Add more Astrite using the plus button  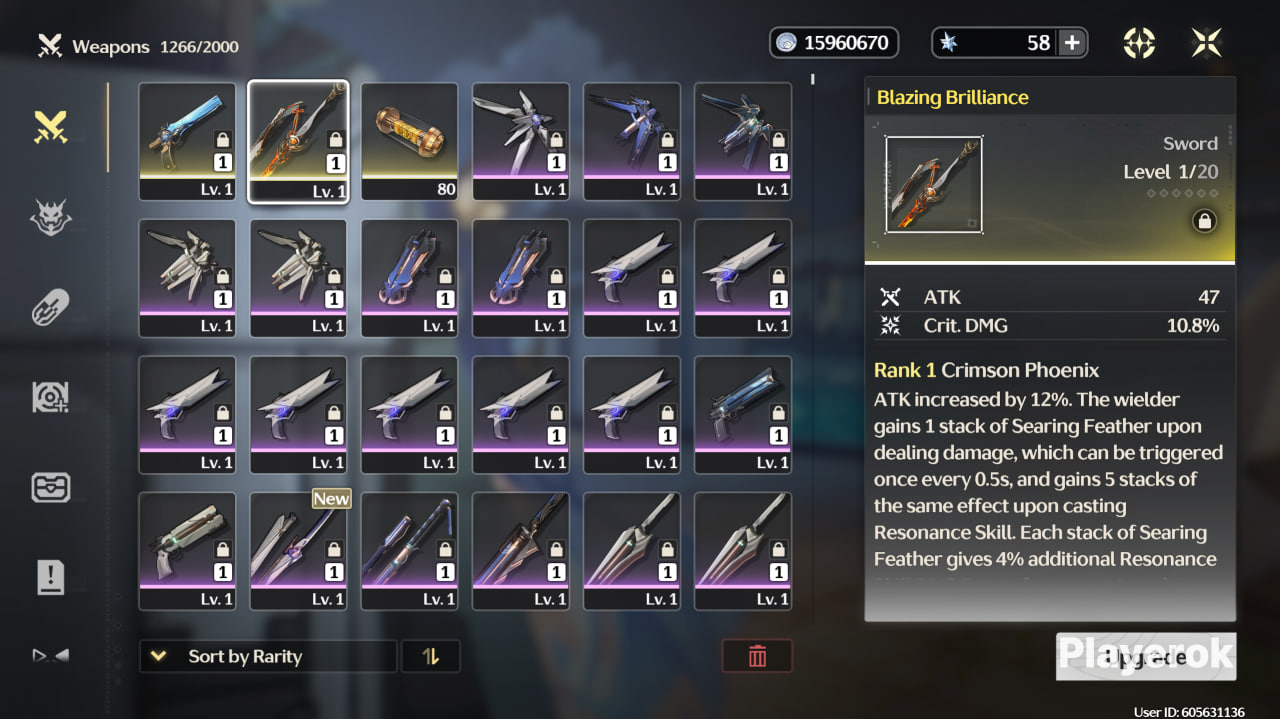[1071, 43]
